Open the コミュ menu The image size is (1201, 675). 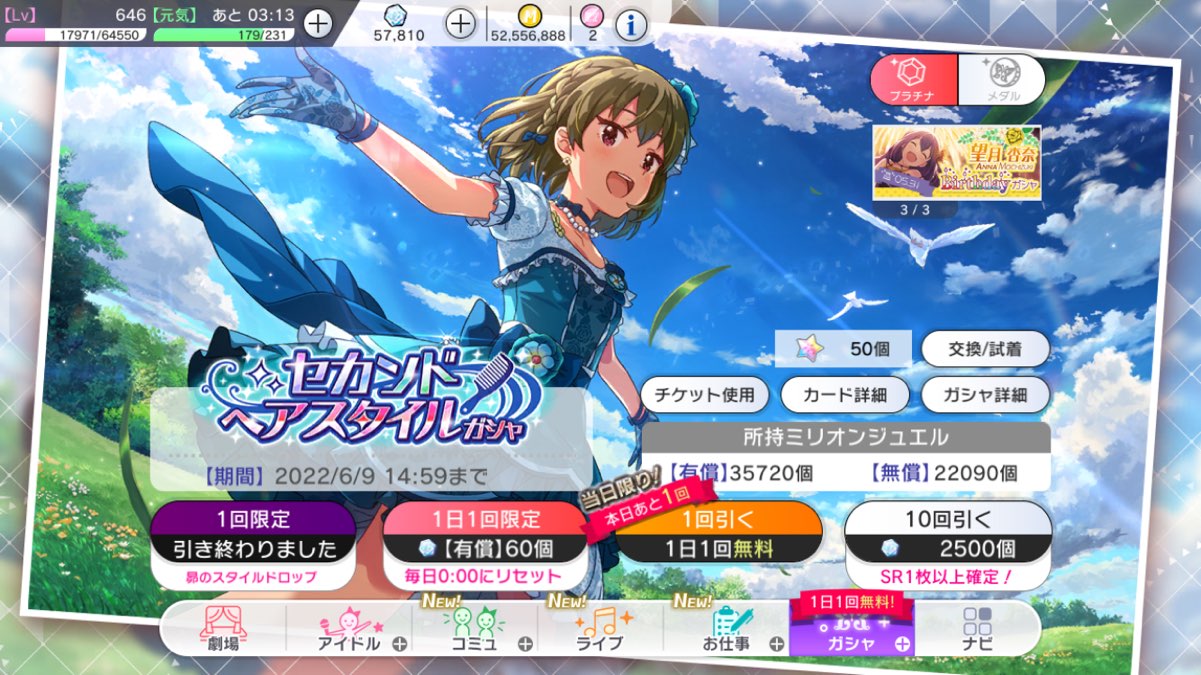[x=474, y=630]
